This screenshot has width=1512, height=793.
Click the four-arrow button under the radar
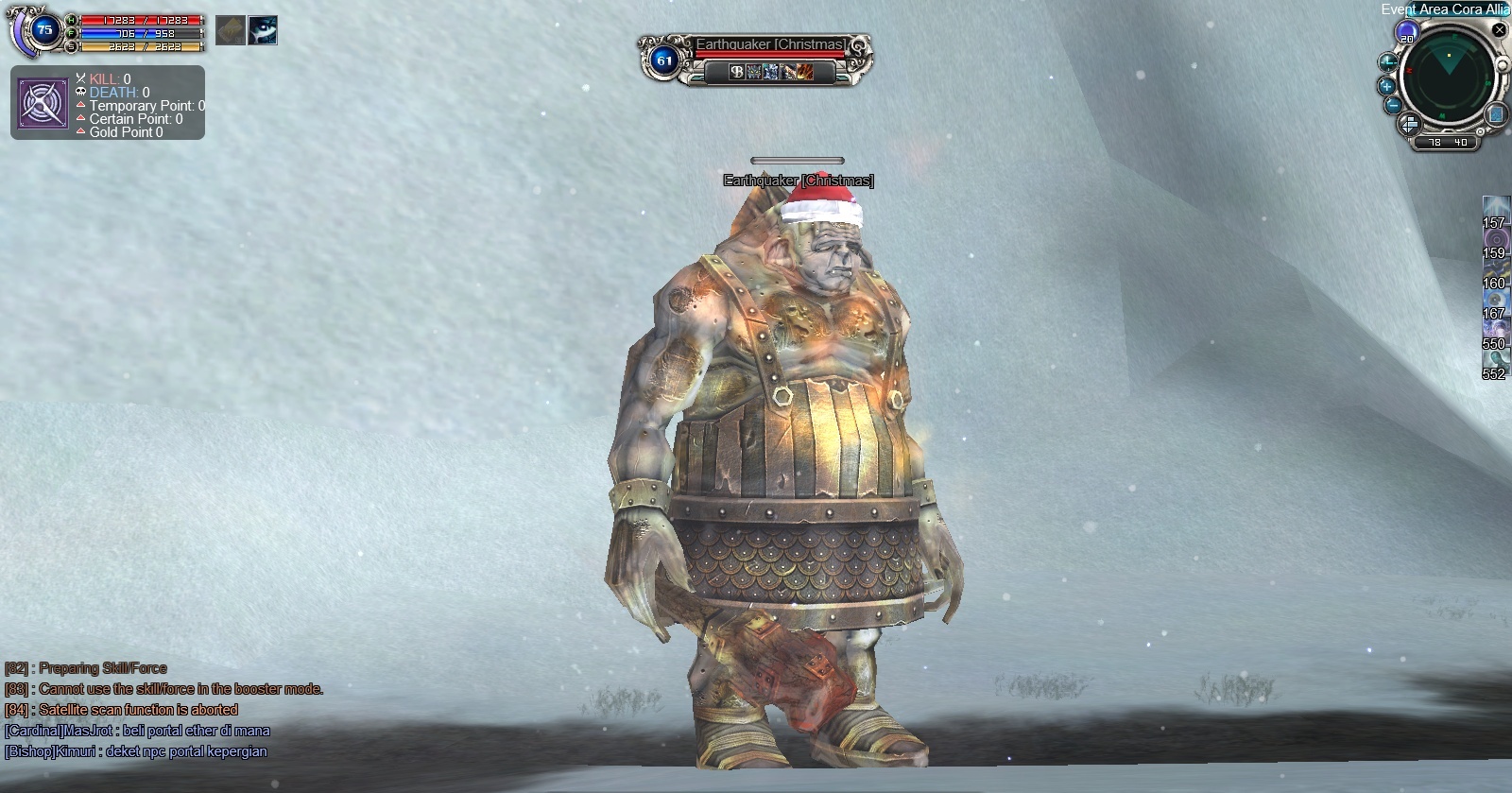tap(1409, 124)
